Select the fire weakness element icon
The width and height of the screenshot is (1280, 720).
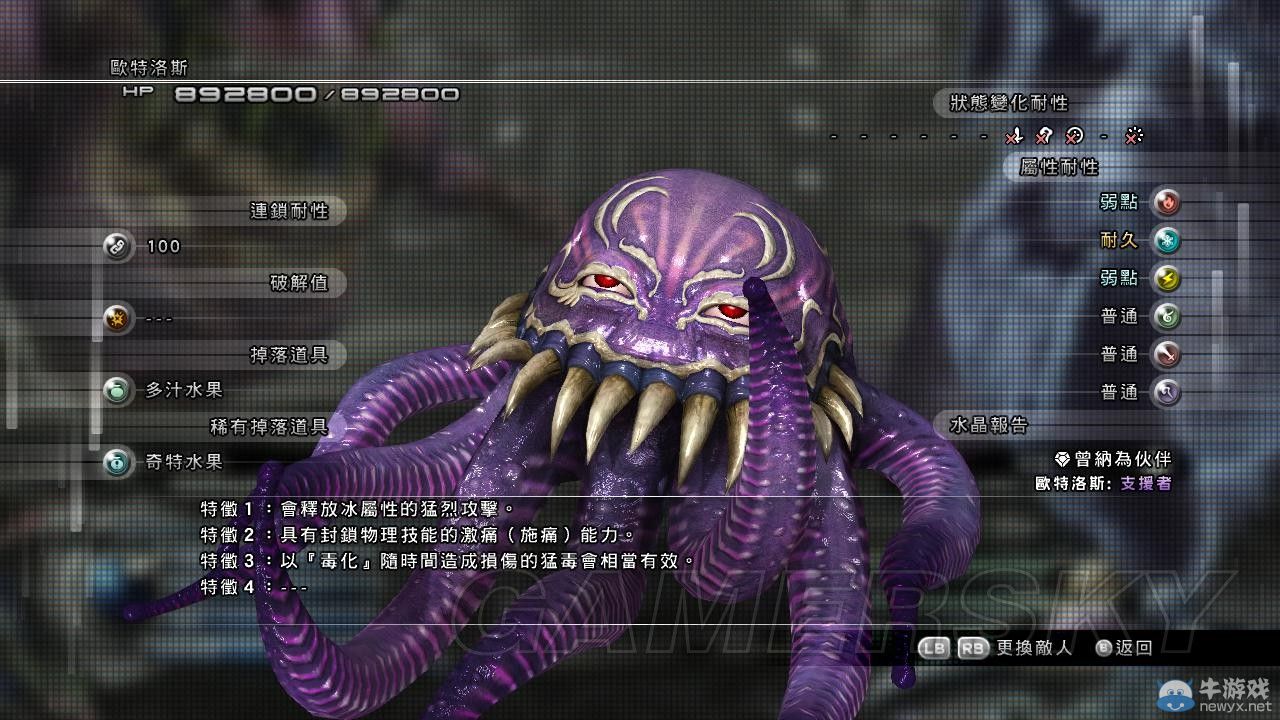tap(1167, 203)
